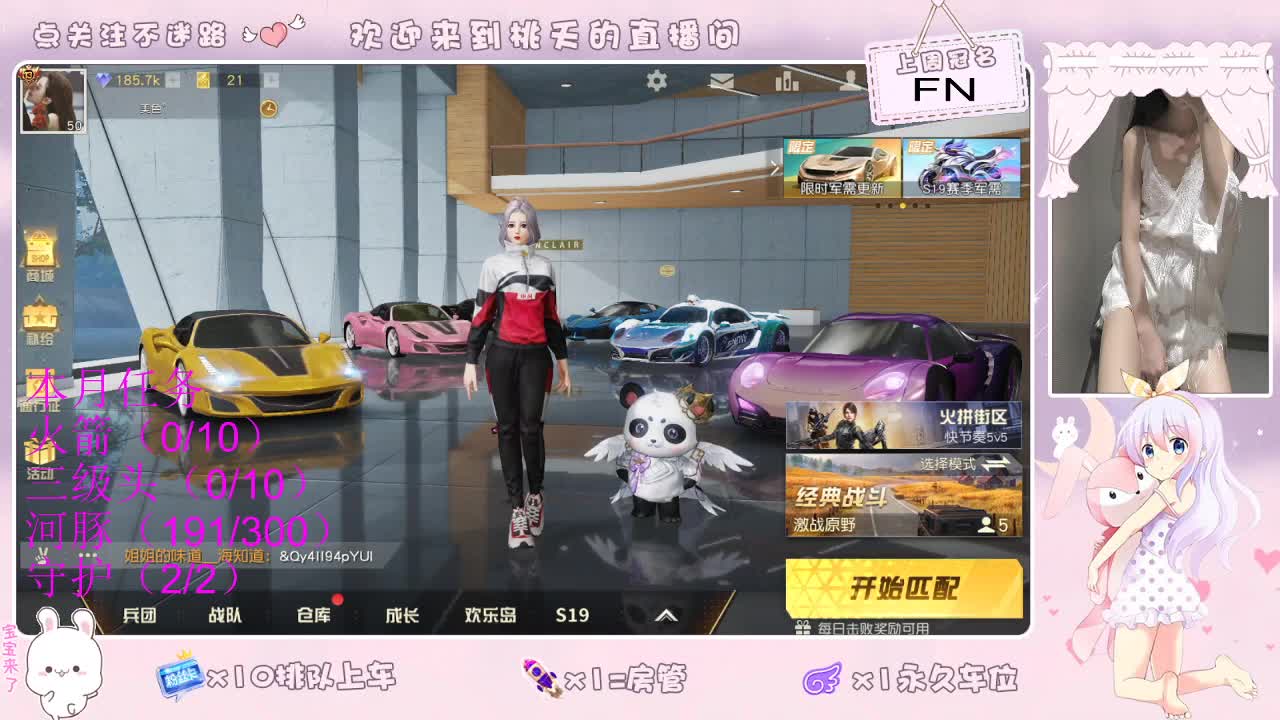Expand the bottom menu with the chevron arrow
The image size is (1280, 720).
tap(665, 617)
